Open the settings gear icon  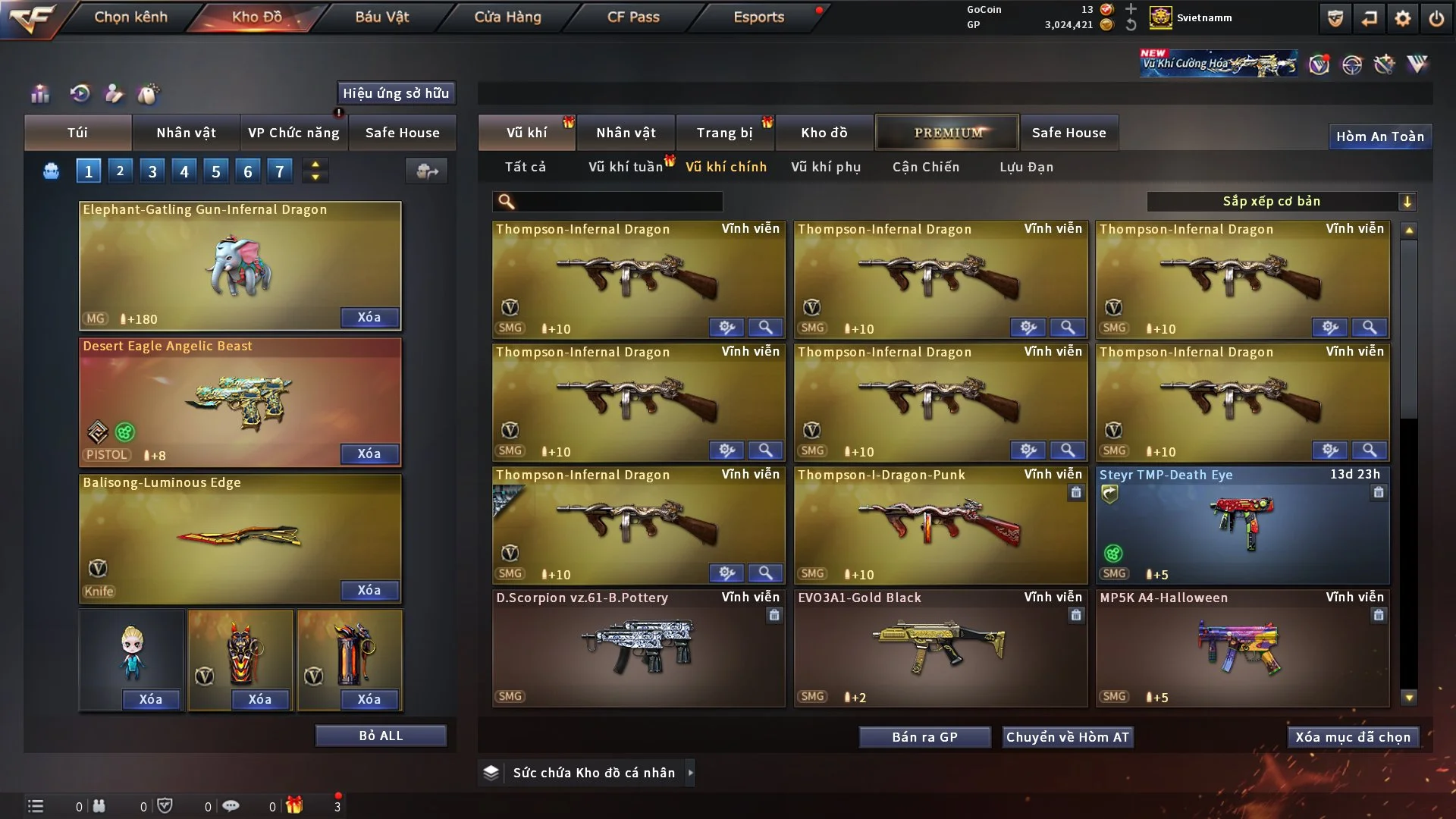(x=1402, y=18)
